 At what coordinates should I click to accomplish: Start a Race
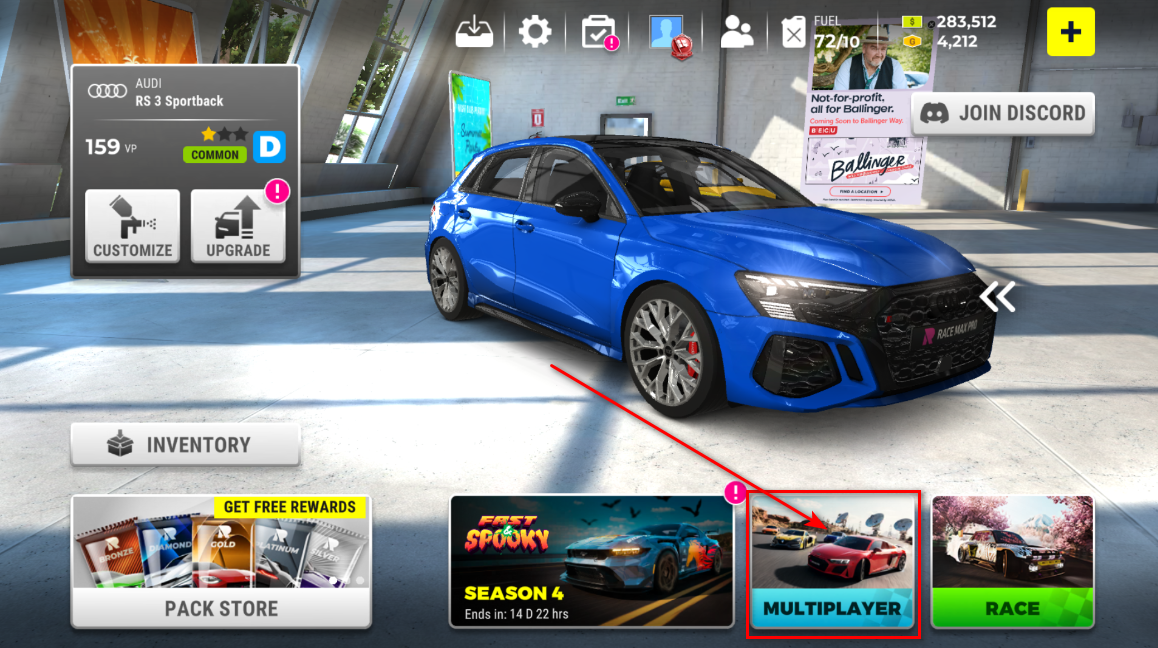[x=1012, y=562]
